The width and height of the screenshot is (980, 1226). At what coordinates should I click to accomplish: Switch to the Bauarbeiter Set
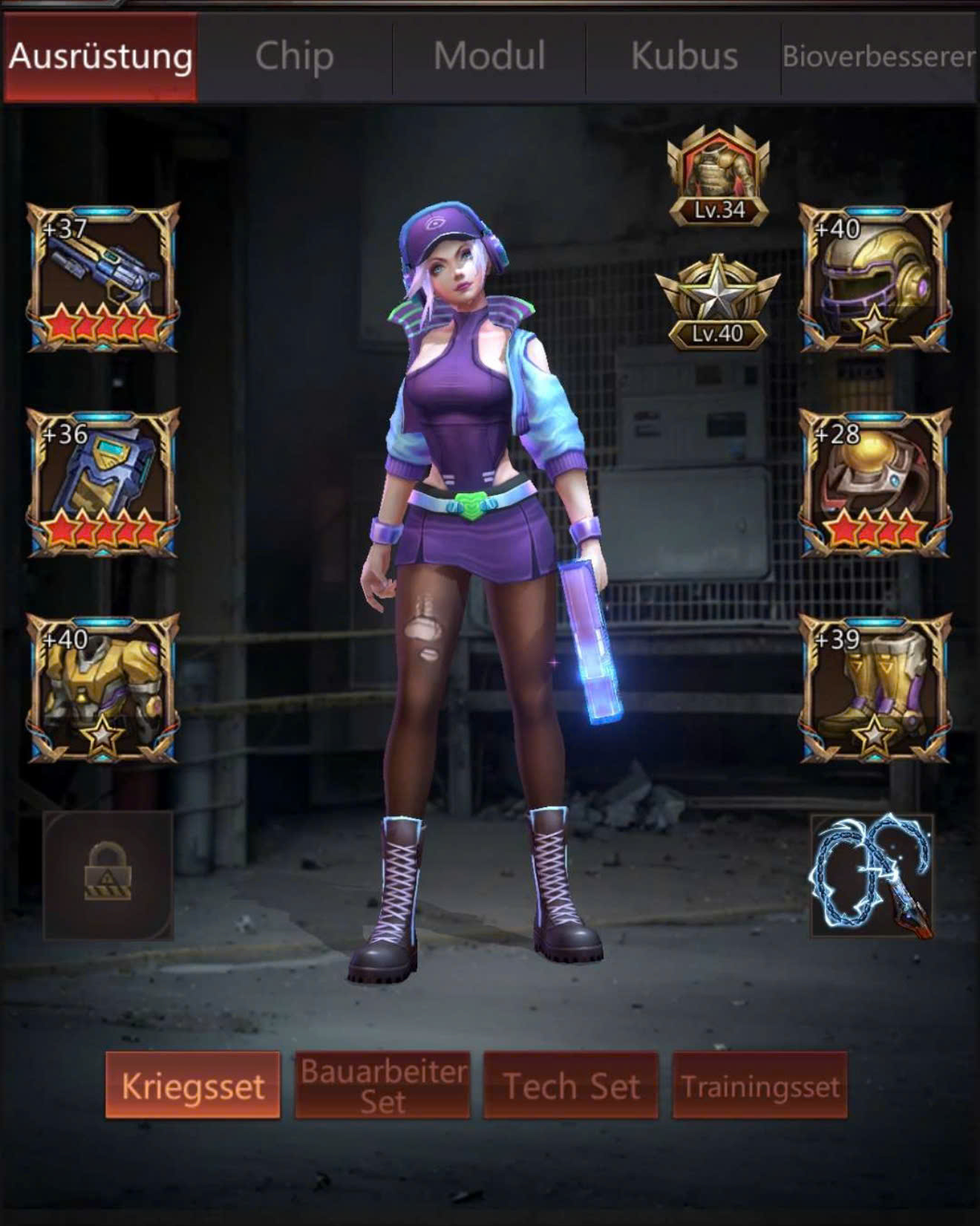(382, 1086)
